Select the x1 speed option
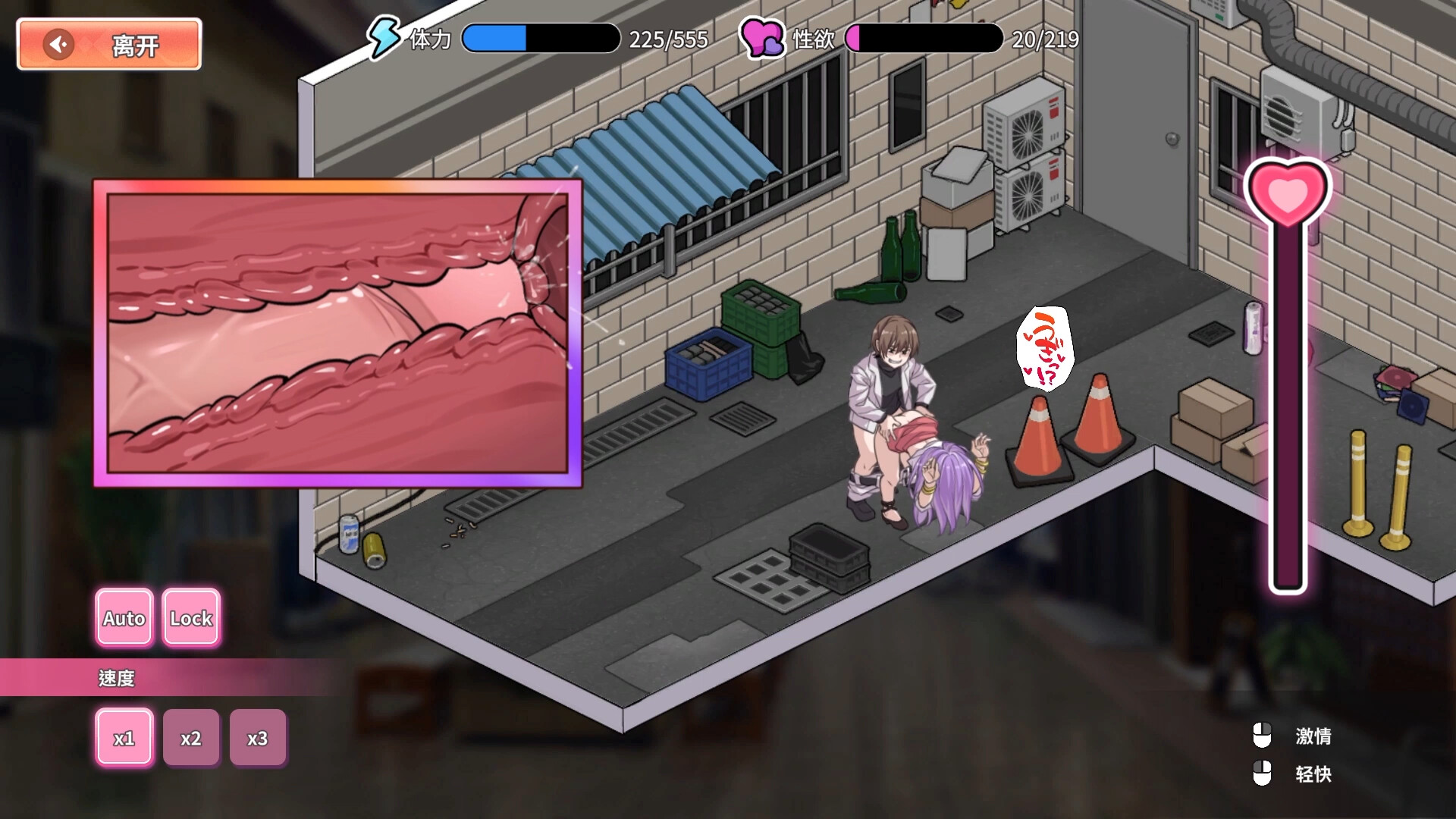 point(124,736)
